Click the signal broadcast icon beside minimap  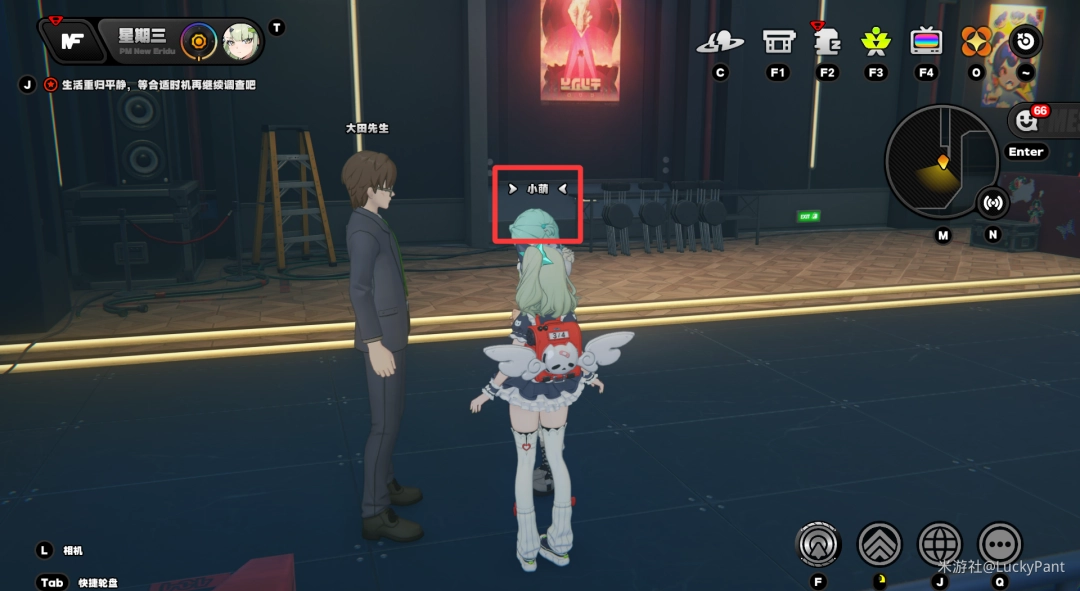click(x=992, y=203)
